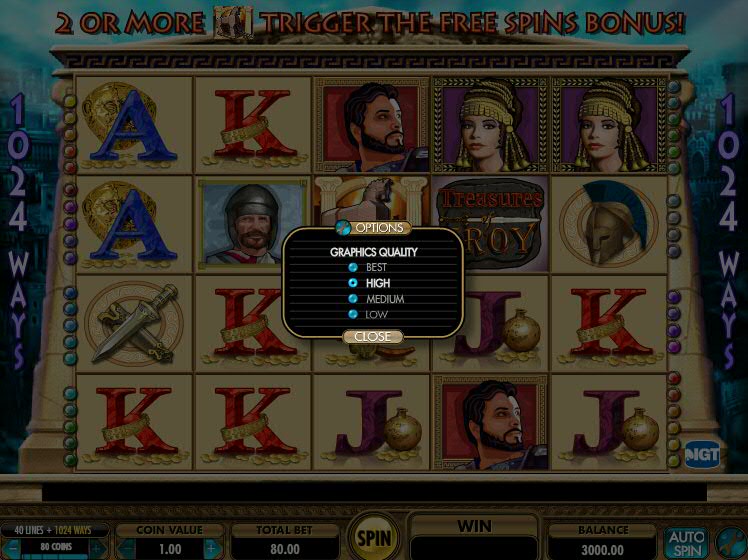Set graphics quality to Medium
Screen dimensions: 748x560
(353, 299)
